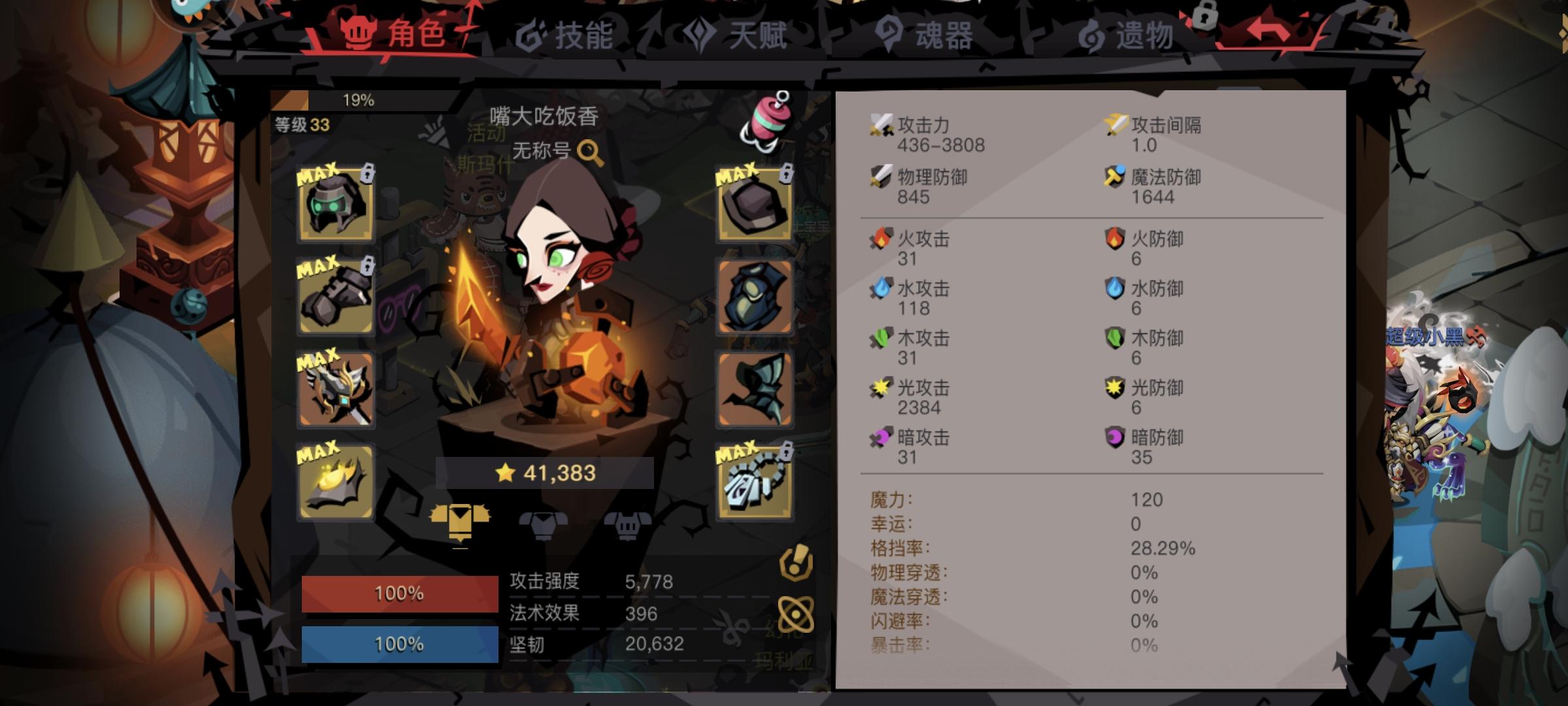Viewport: 1568px width, 706px height.
Task: Open the title selector via magnifier icon
Action: pos(591,152)
